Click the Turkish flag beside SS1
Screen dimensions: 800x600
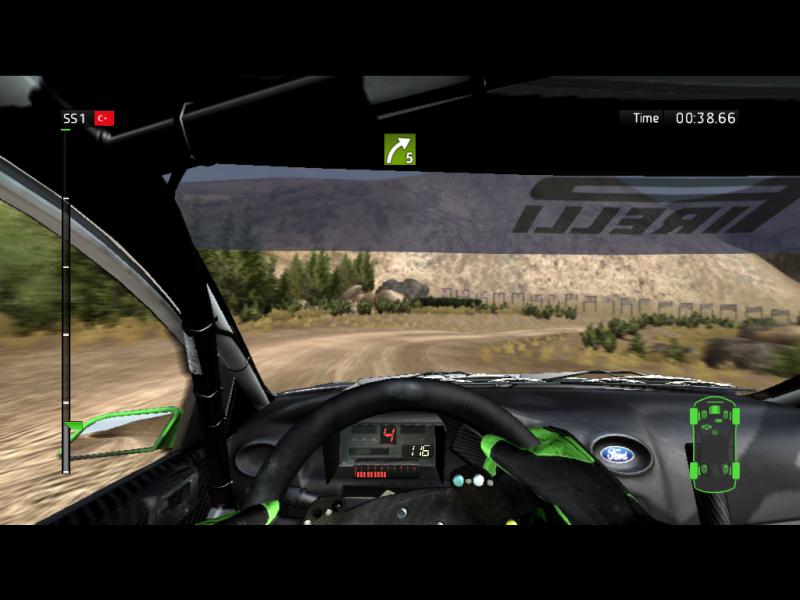[104, 118]
